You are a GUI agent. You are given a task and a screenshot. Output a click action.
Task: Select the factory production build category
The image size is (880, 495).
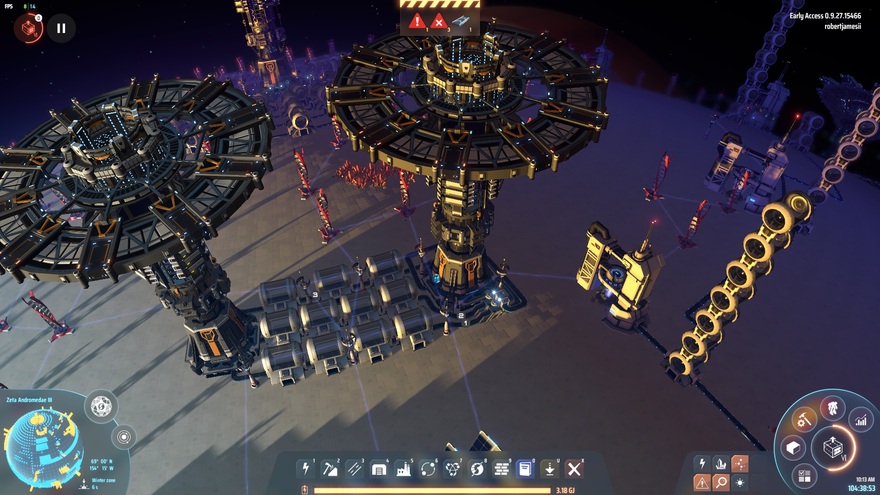point(404,468)
